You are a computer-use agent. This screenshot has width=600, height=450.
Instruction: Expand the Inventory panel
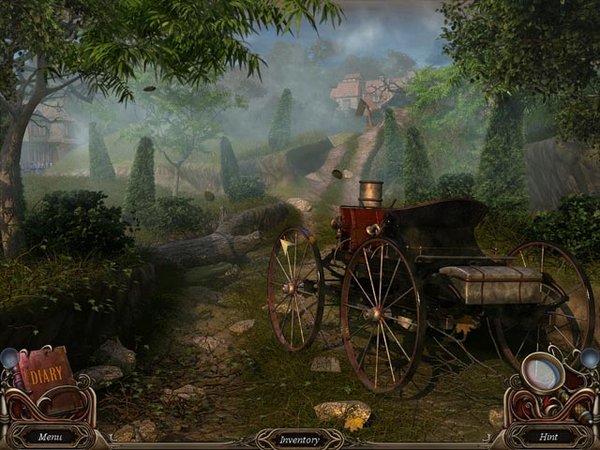coord(300,438)
